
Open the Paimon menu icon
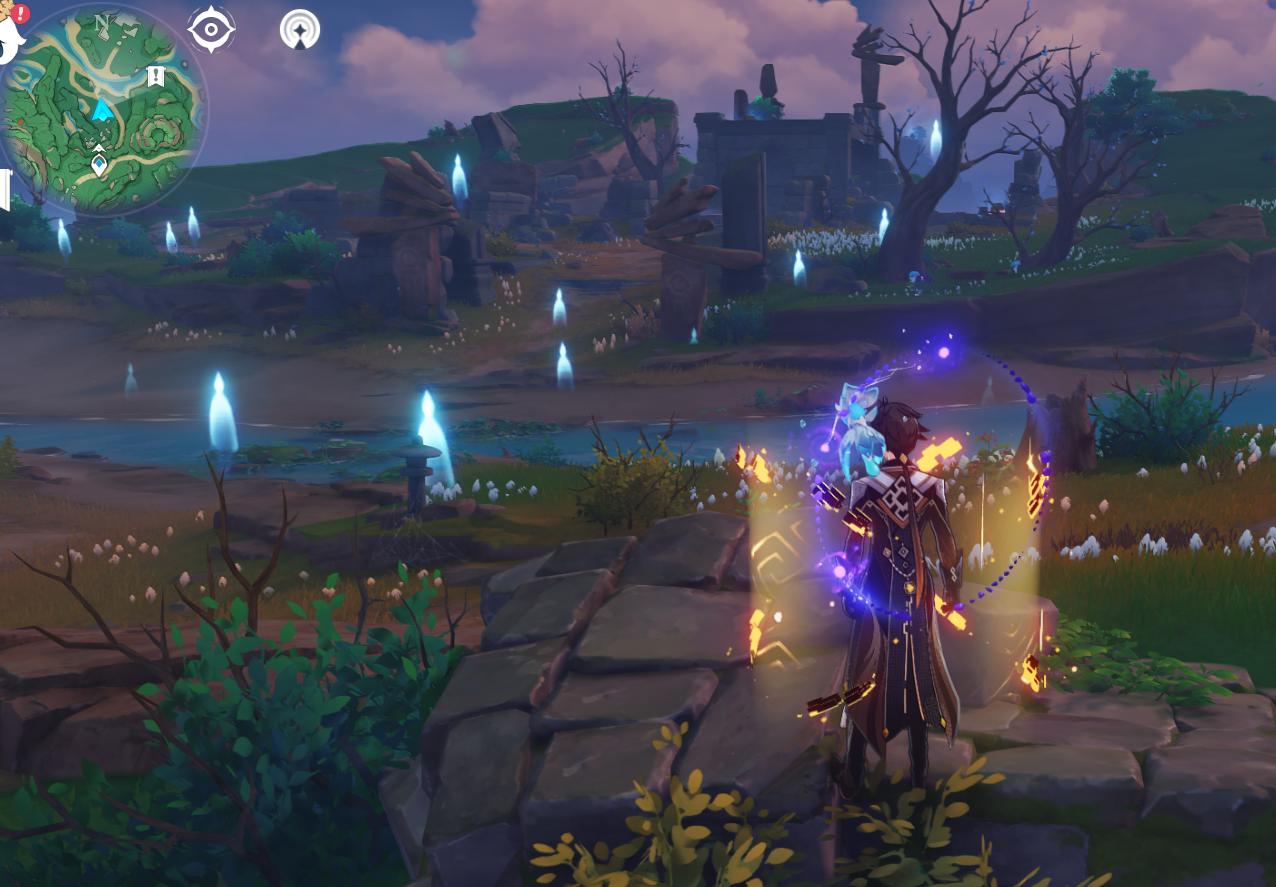click(x=9, y=37)
